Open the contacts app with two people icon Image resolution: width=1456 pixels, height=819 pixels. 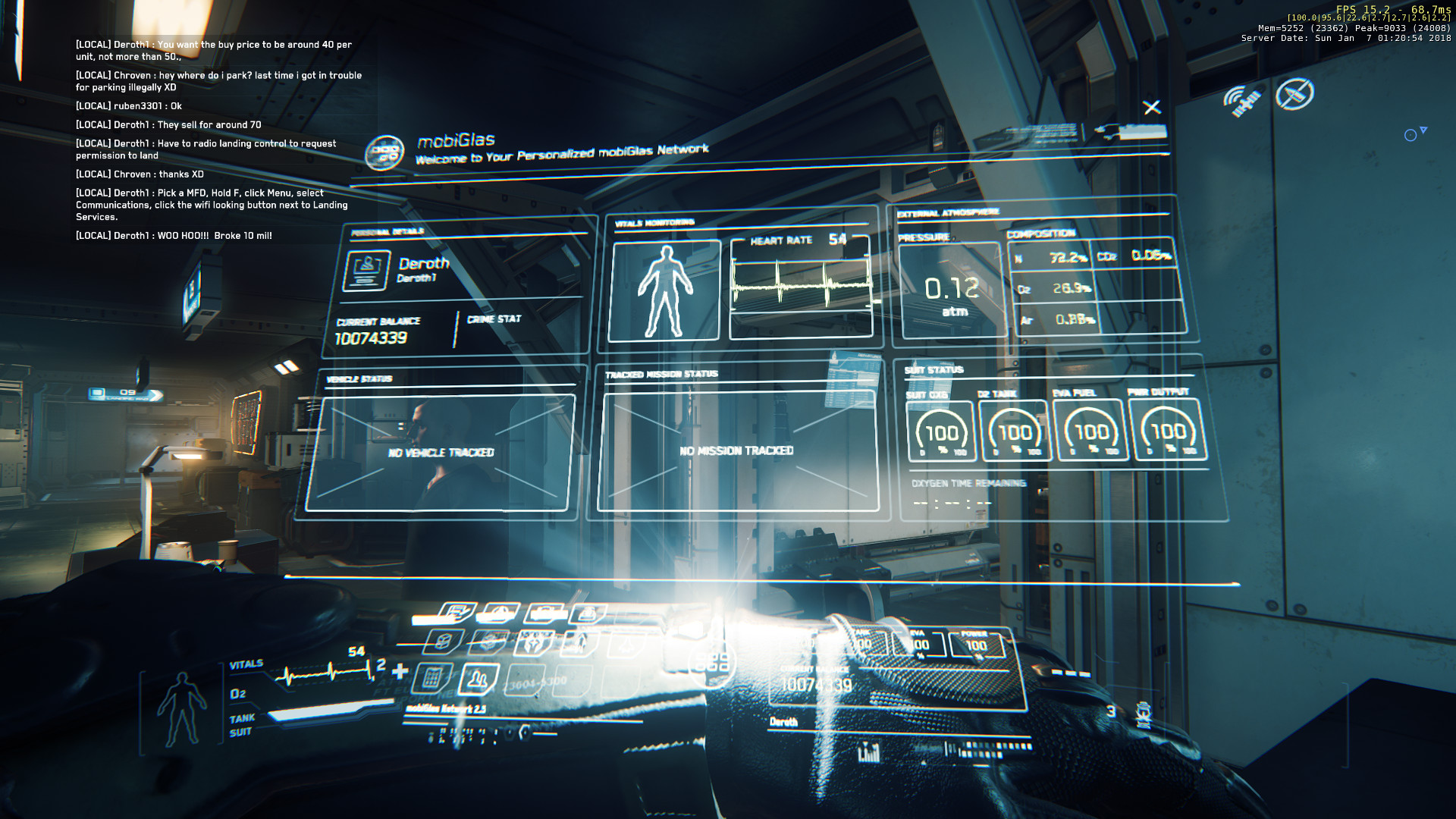click(x=478, y=679)
